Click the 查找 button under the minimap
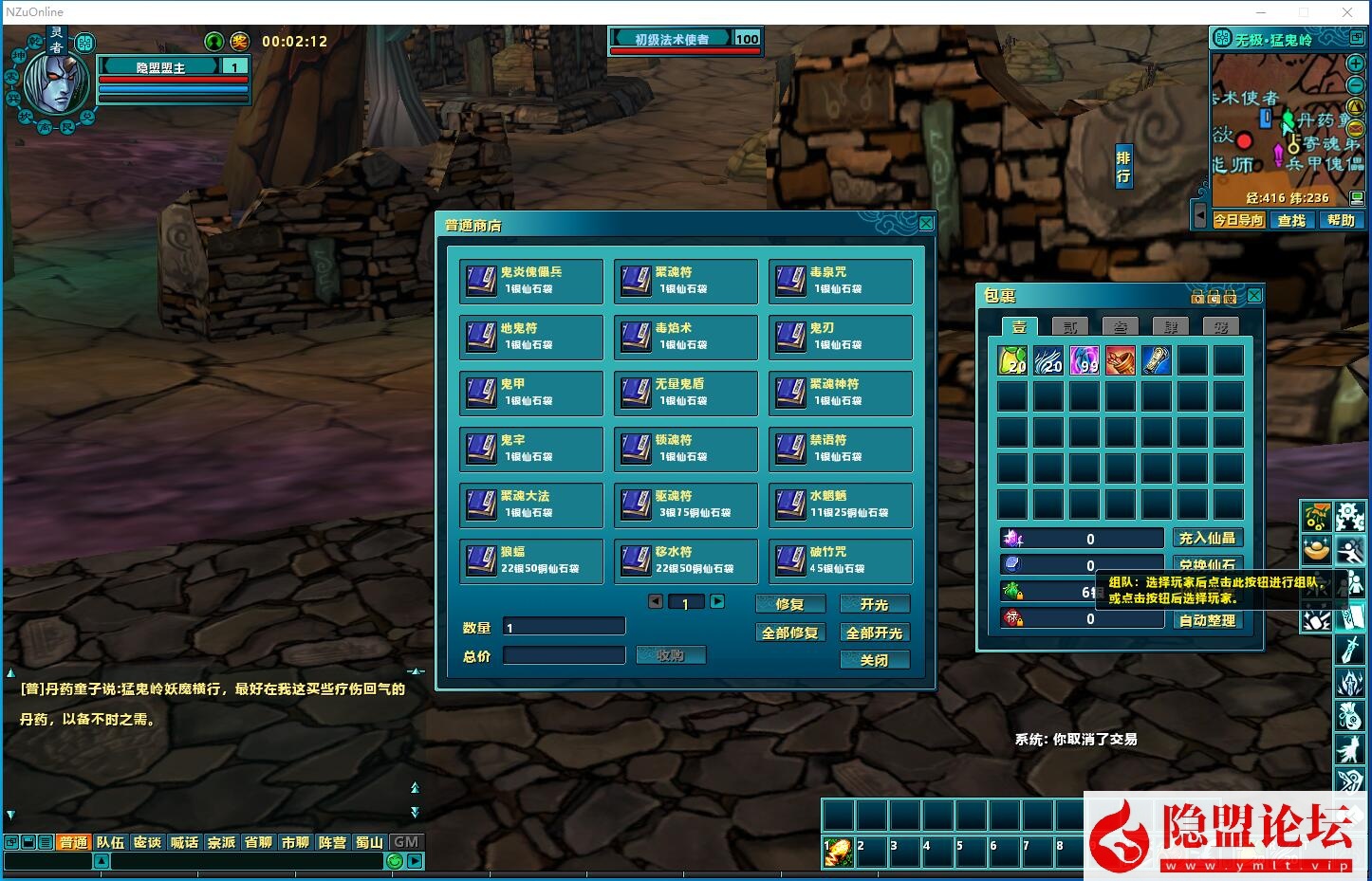The width and height of the screenshot is (1372, 881). pyautogui.click(x=1291, y=220)
